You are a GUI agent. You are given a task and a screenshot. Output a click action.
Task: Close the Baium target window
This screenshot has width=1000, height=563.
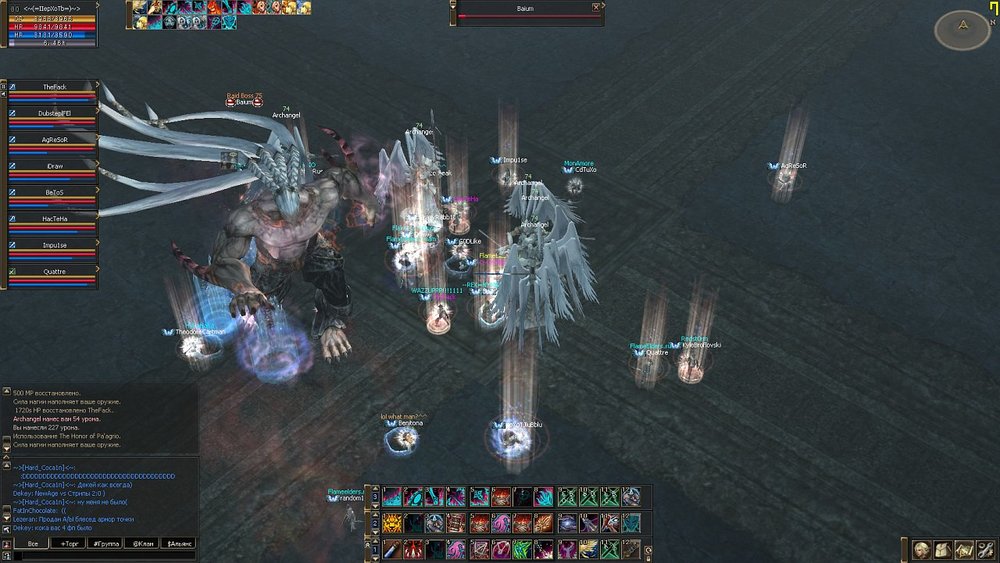tap(596, 7)
